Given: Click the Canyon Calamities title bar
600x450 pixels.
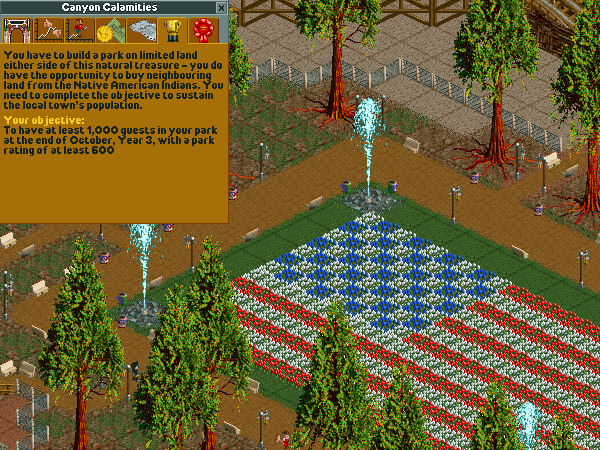Looking at the screenshot, I should (108, 7).
